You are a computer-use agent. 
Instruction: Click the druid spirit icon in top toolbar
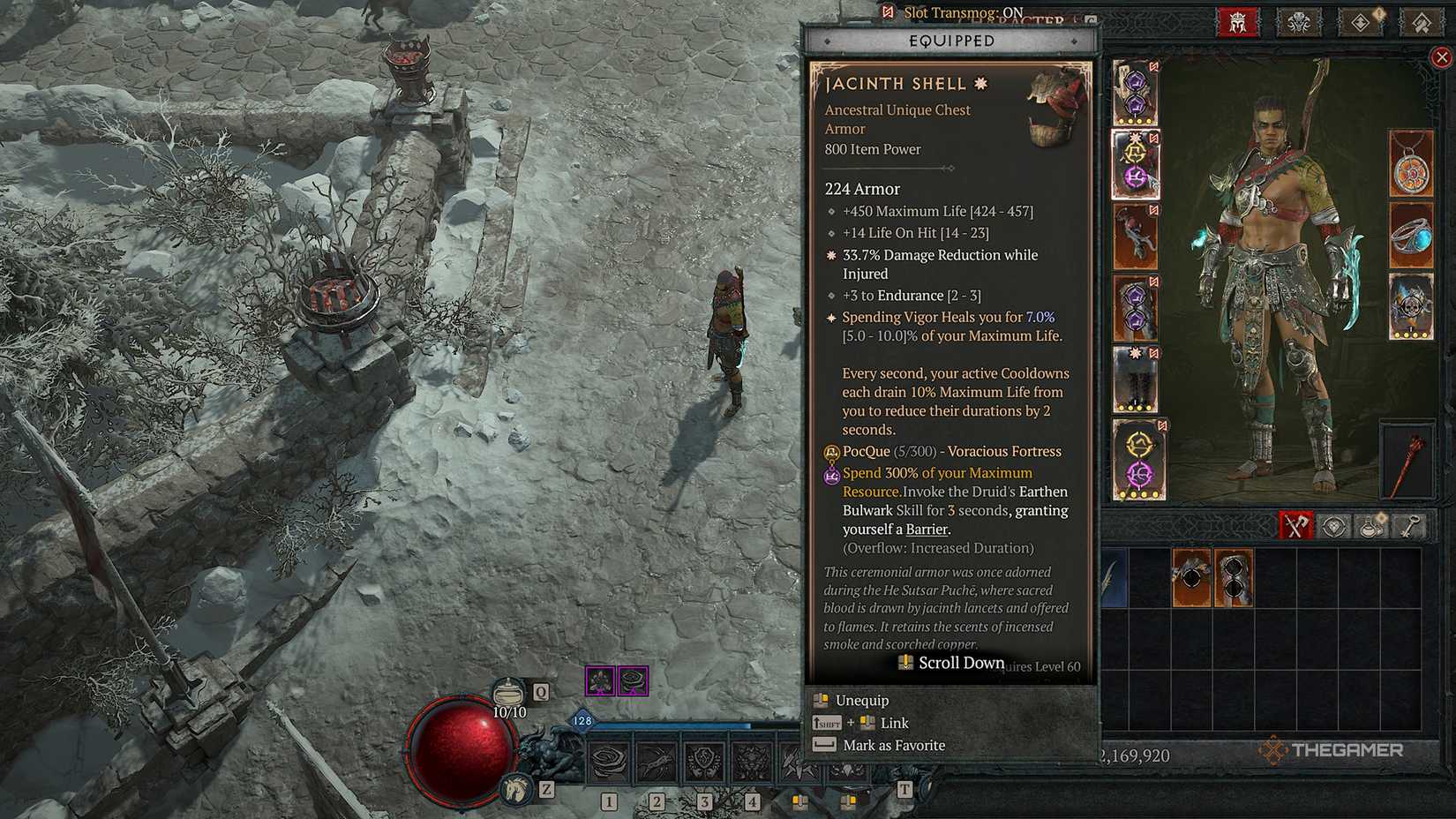1297,22
